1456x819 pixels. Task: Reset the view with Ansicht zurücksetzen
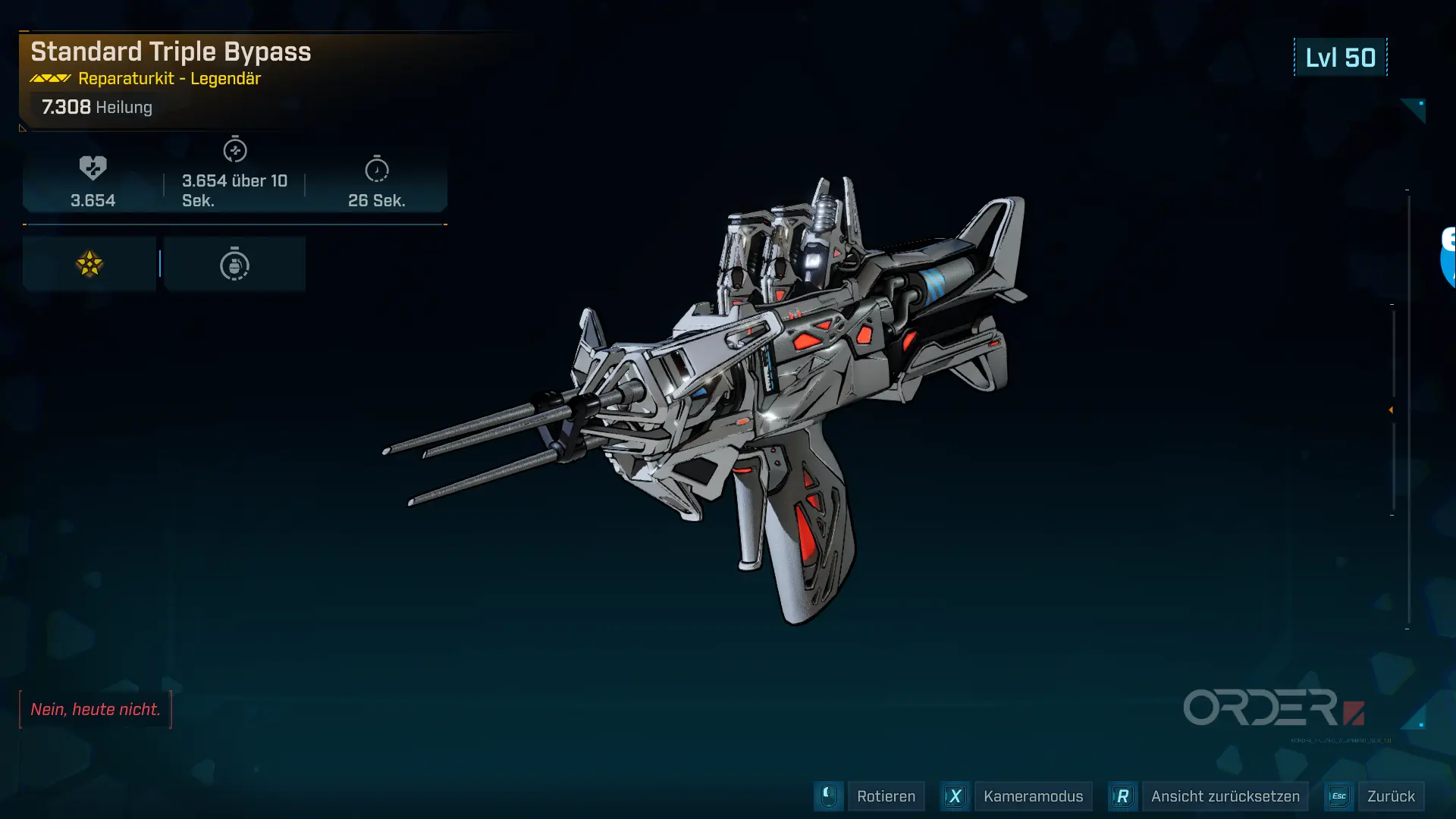pyautogui.click(x=1224, y=796)
